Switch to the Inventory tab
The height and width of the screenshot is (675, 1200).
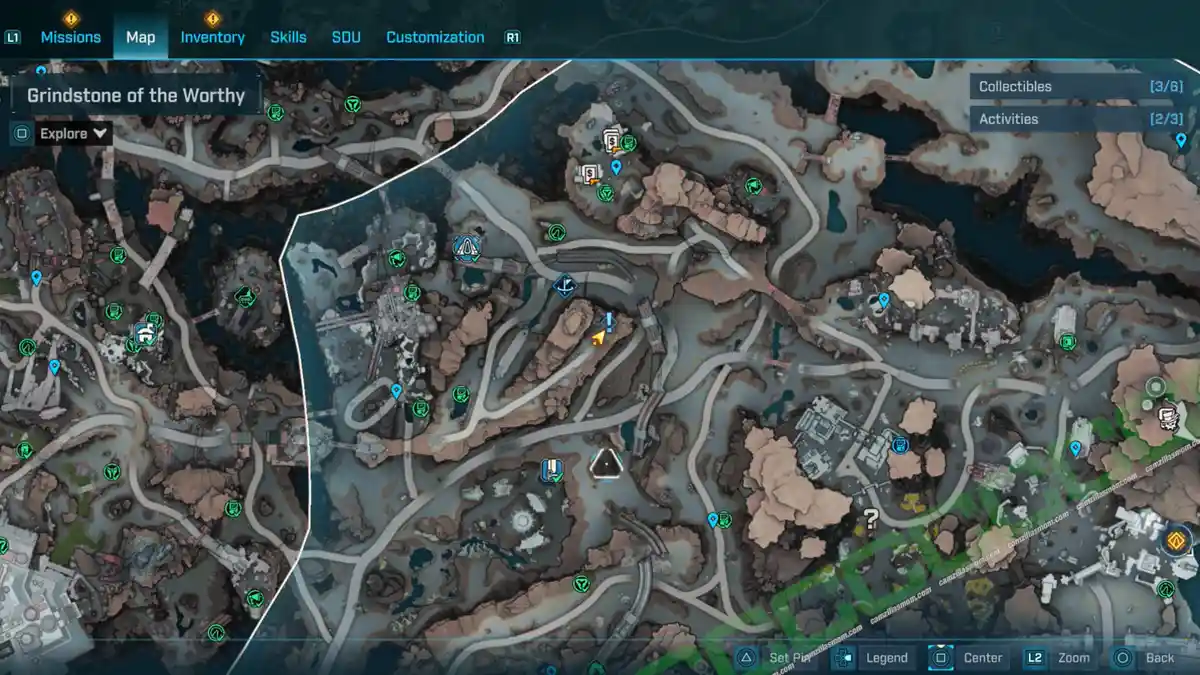(212, 38)
